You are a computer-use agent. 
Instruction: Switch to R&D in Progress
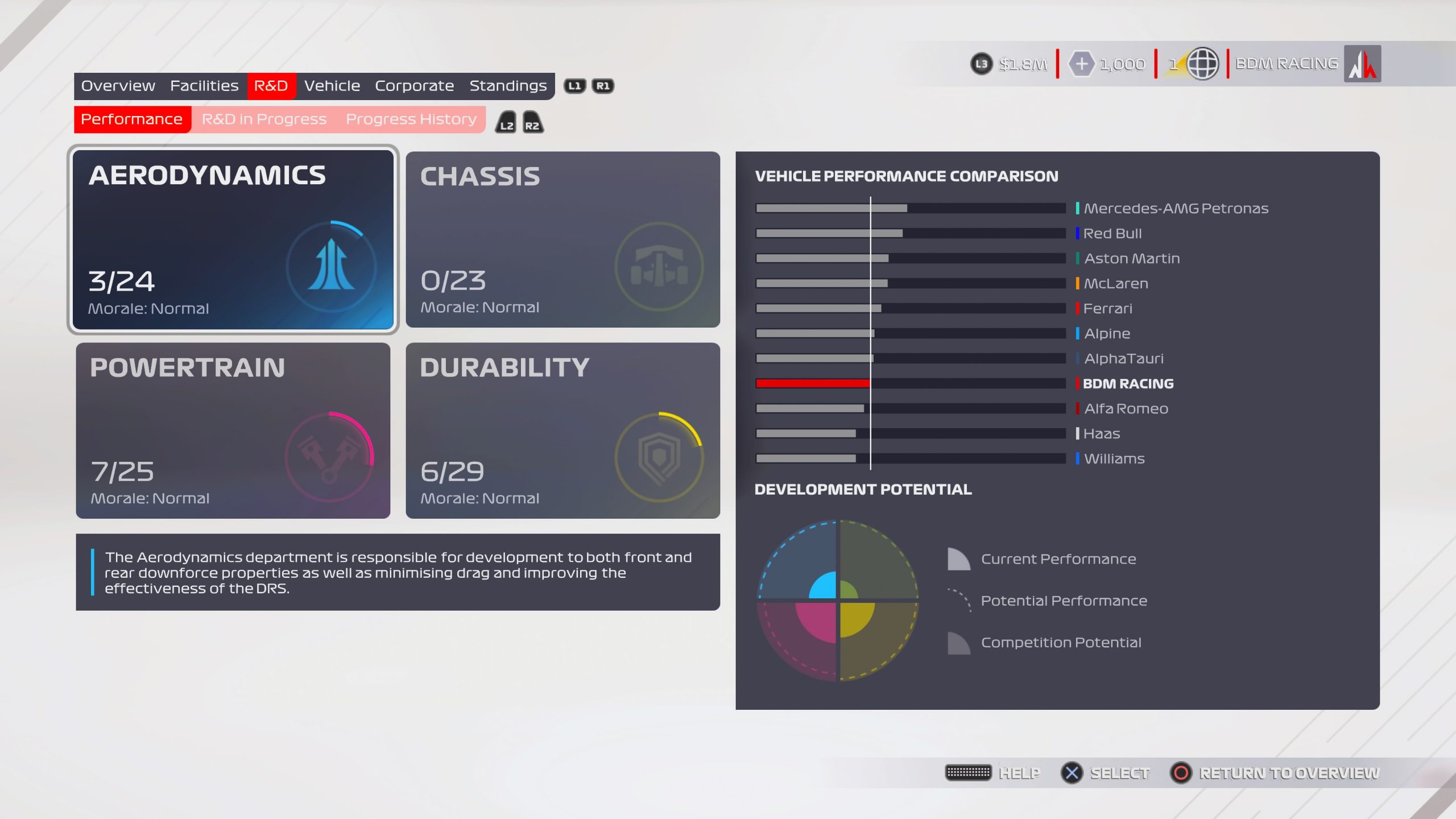264,119
